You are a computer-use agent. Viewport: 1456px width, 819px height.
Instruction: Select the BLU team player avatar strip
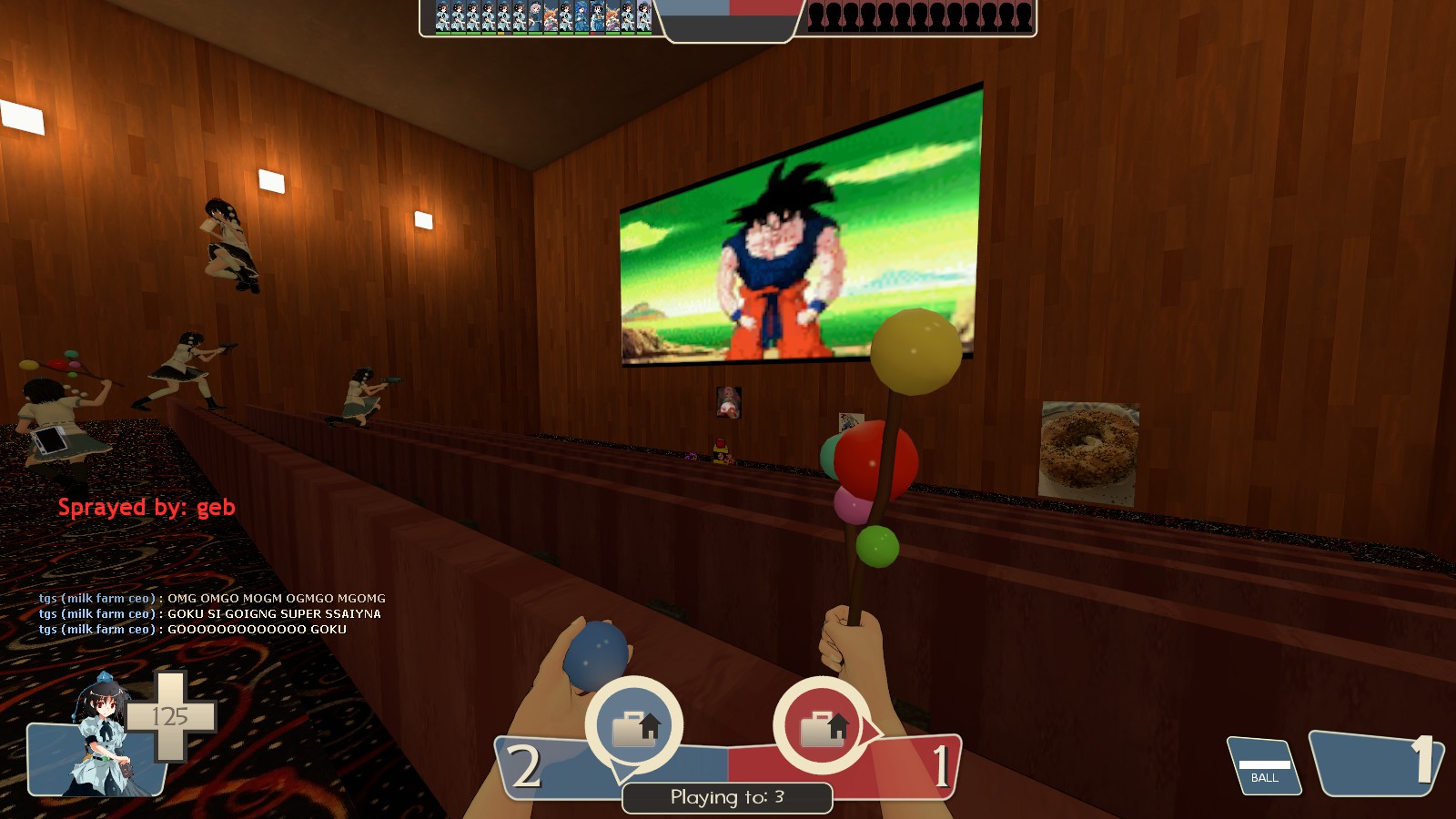[x=543, y=17]
